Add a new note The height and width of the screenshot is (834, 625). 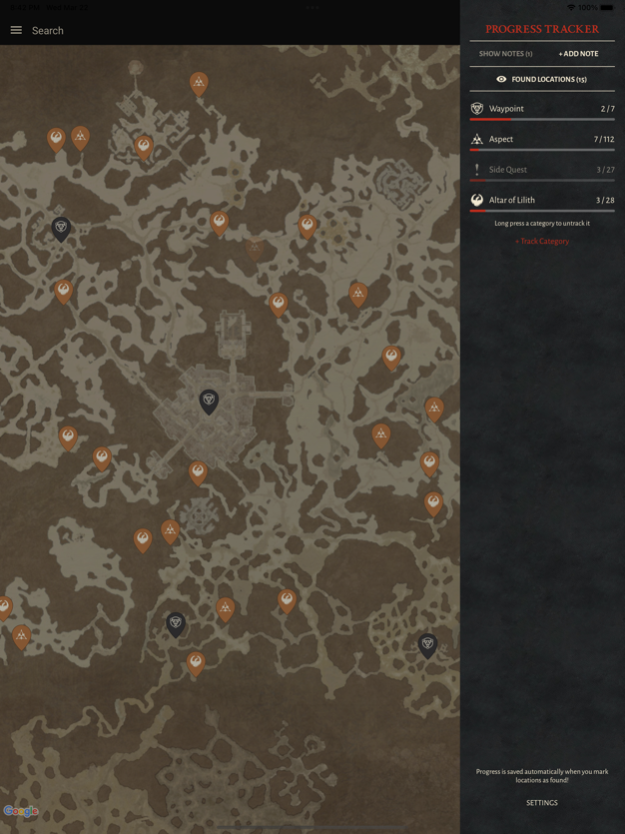coord(578,54)
